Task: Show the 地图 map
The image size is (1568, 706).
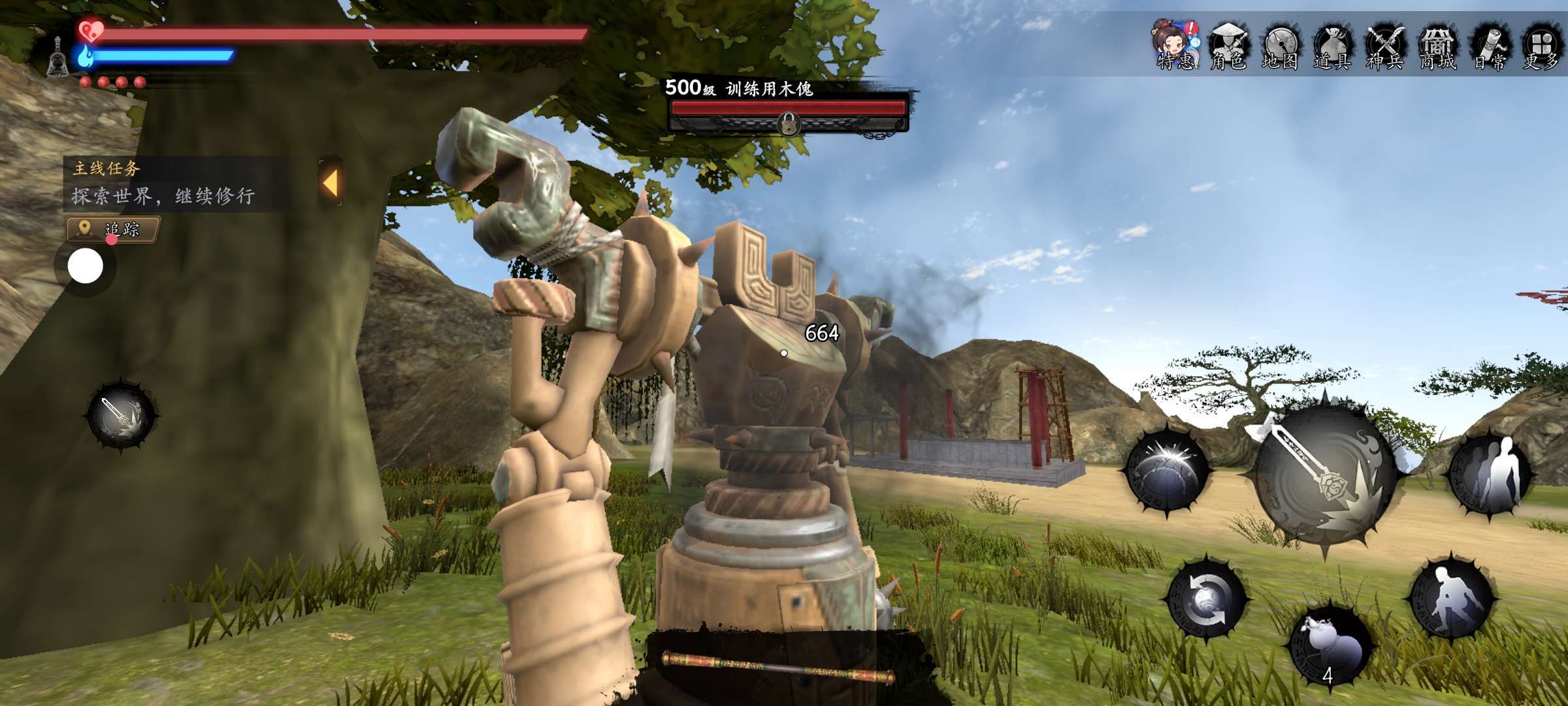Action: pos(1280,46)
